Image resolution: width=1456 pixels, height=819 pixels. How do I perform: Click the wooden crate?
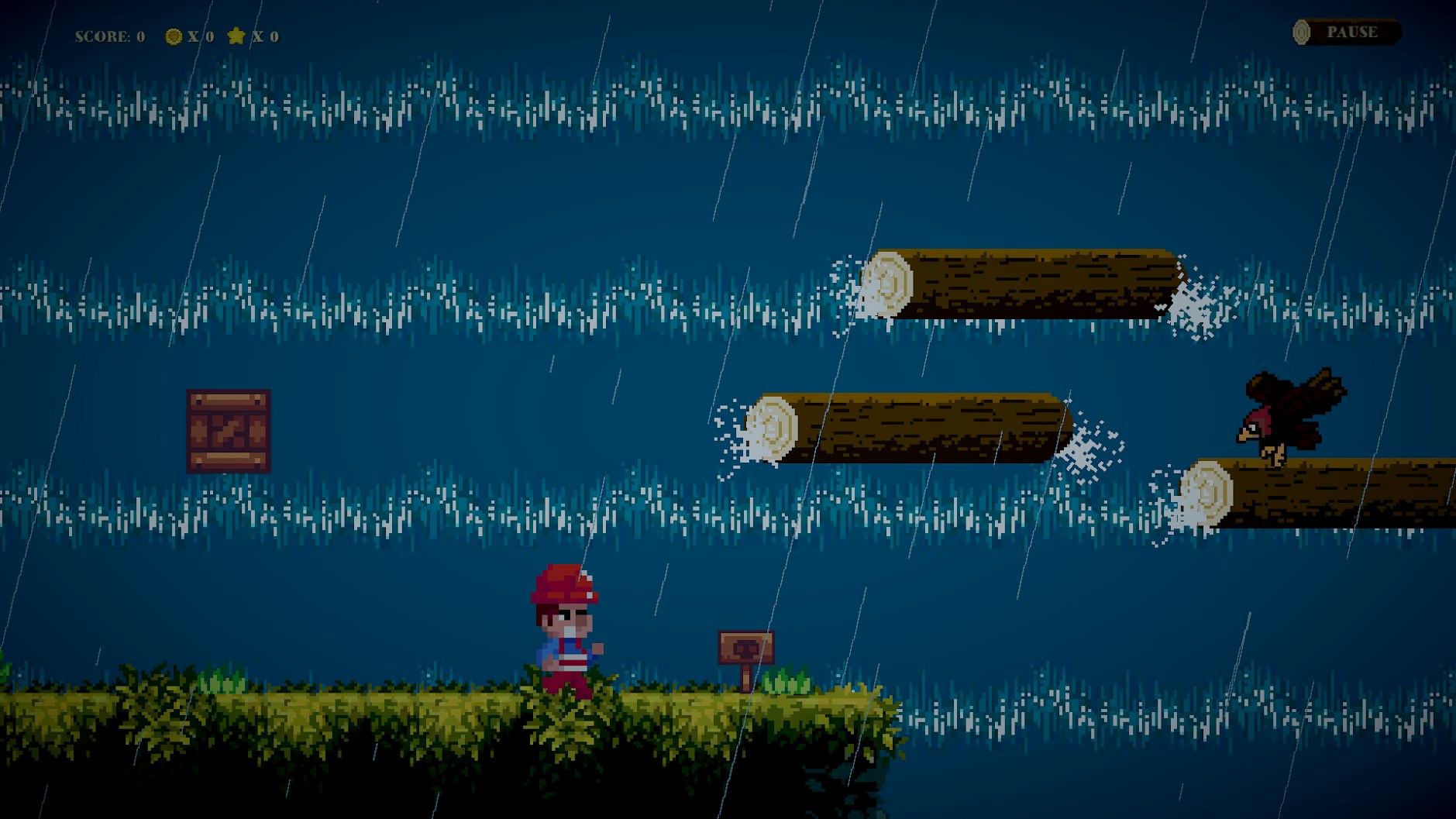[x=228, y=432]
